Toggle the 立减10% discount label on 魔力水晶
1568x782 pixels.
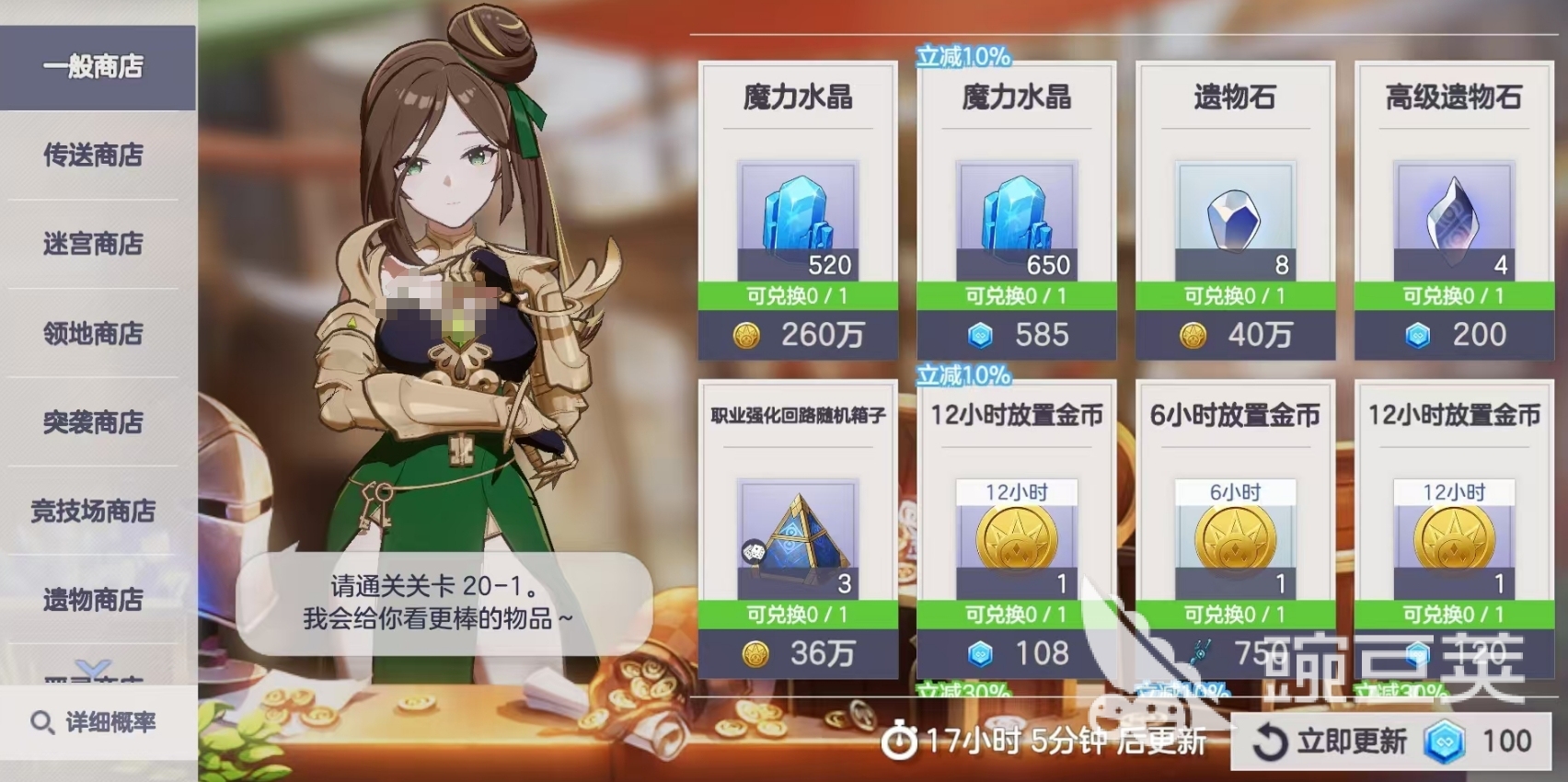963,53
